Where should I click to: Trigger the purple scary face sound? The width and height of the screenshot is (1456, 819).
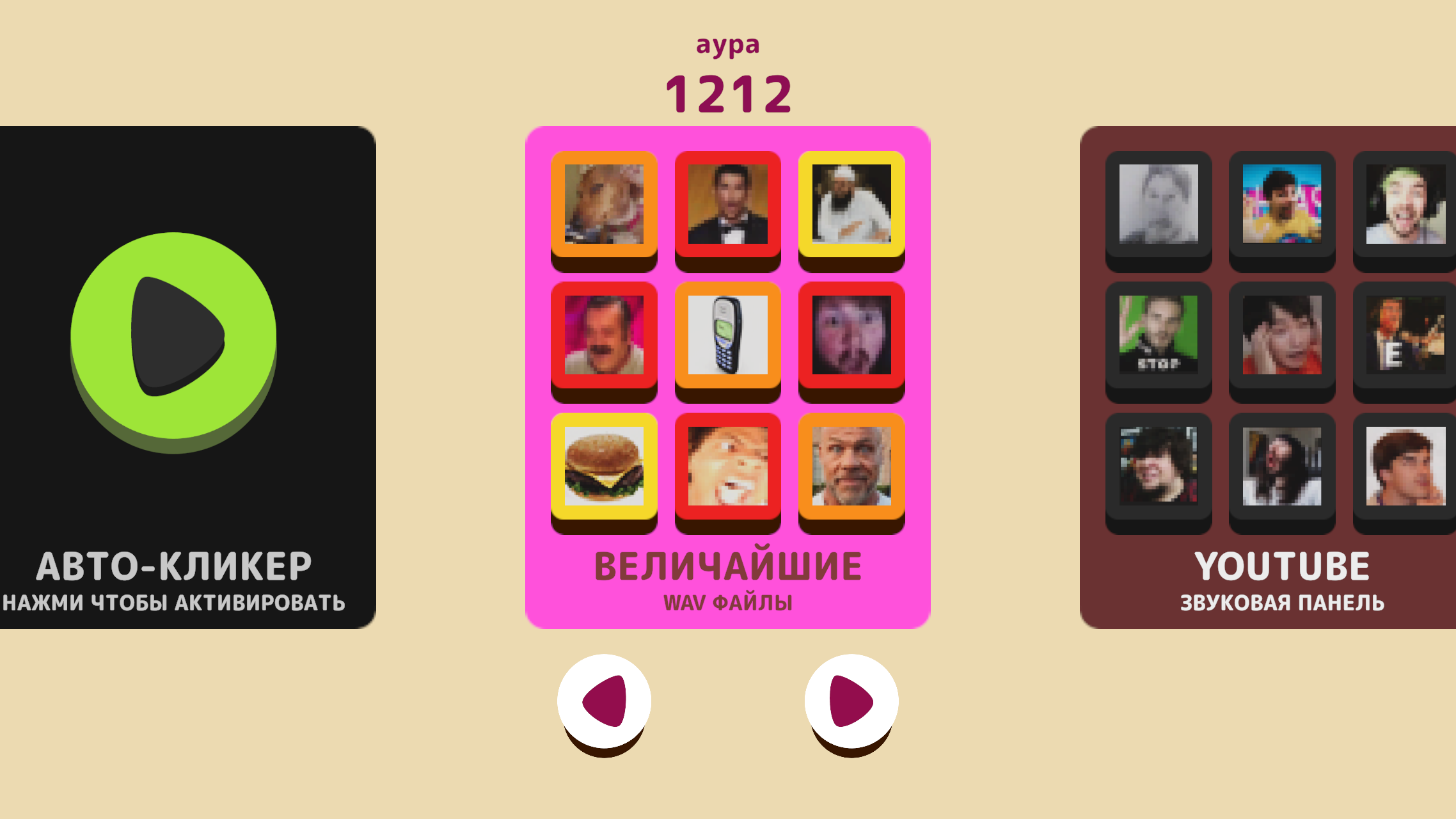point(851,337)
